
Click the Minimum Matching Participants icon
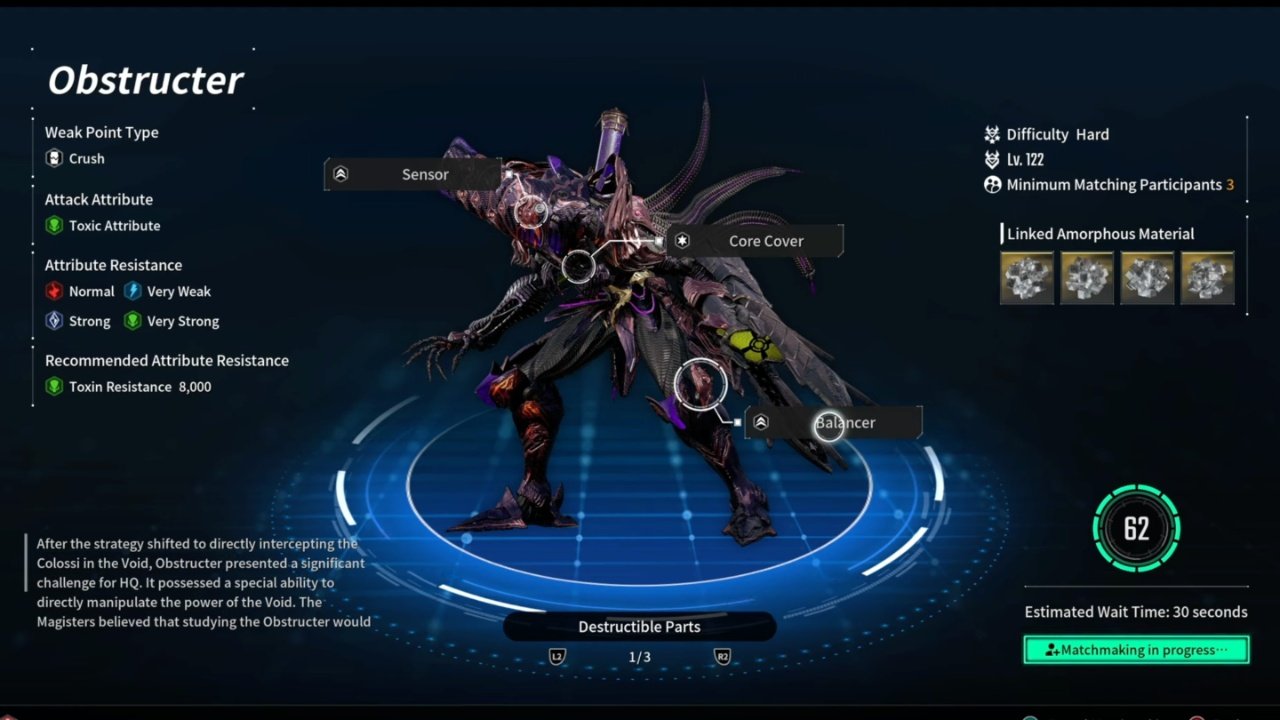point(993,185)
